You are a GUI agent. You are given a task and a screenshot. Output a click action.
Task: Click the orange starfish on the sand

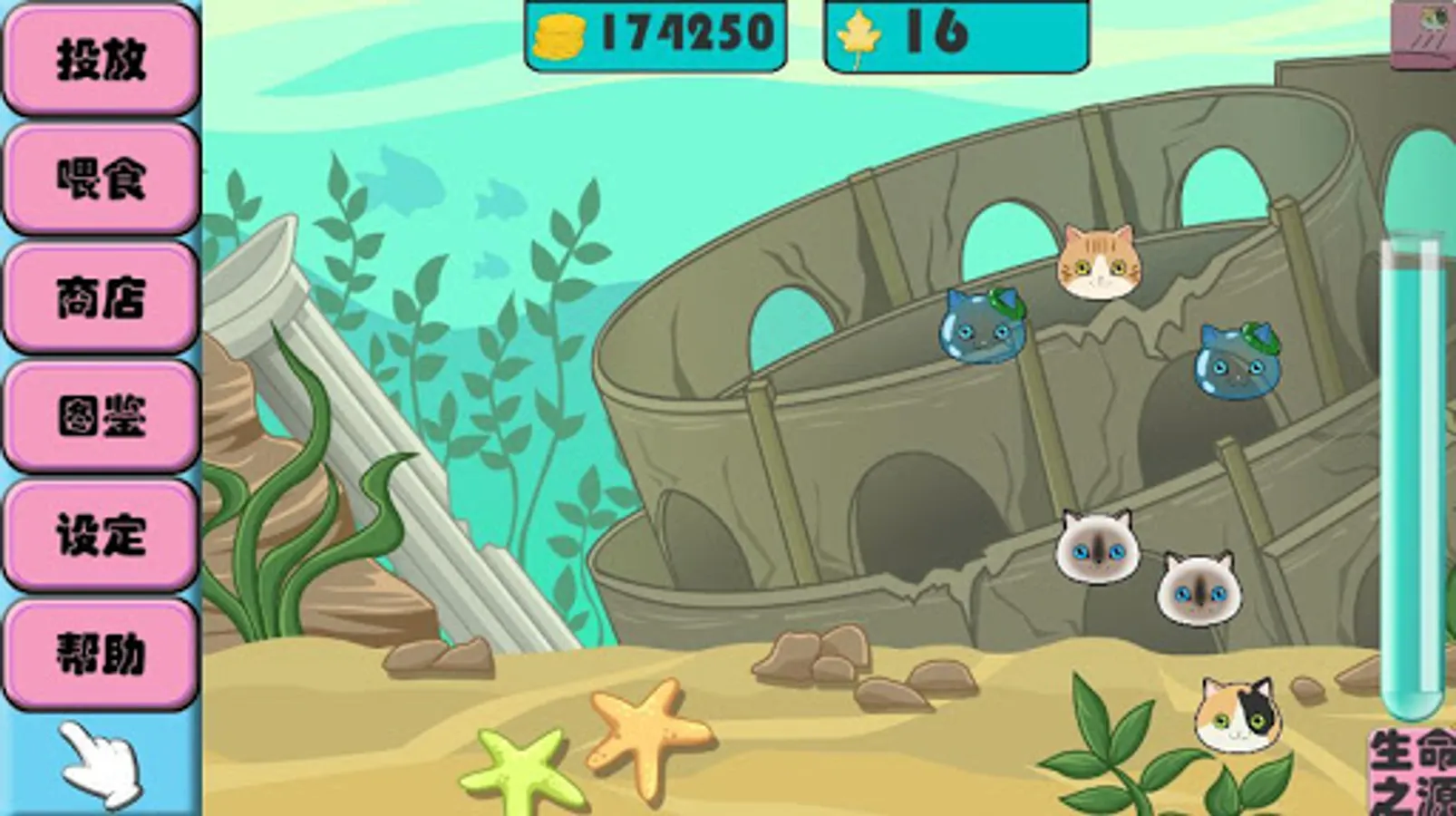tap(647, 736)
